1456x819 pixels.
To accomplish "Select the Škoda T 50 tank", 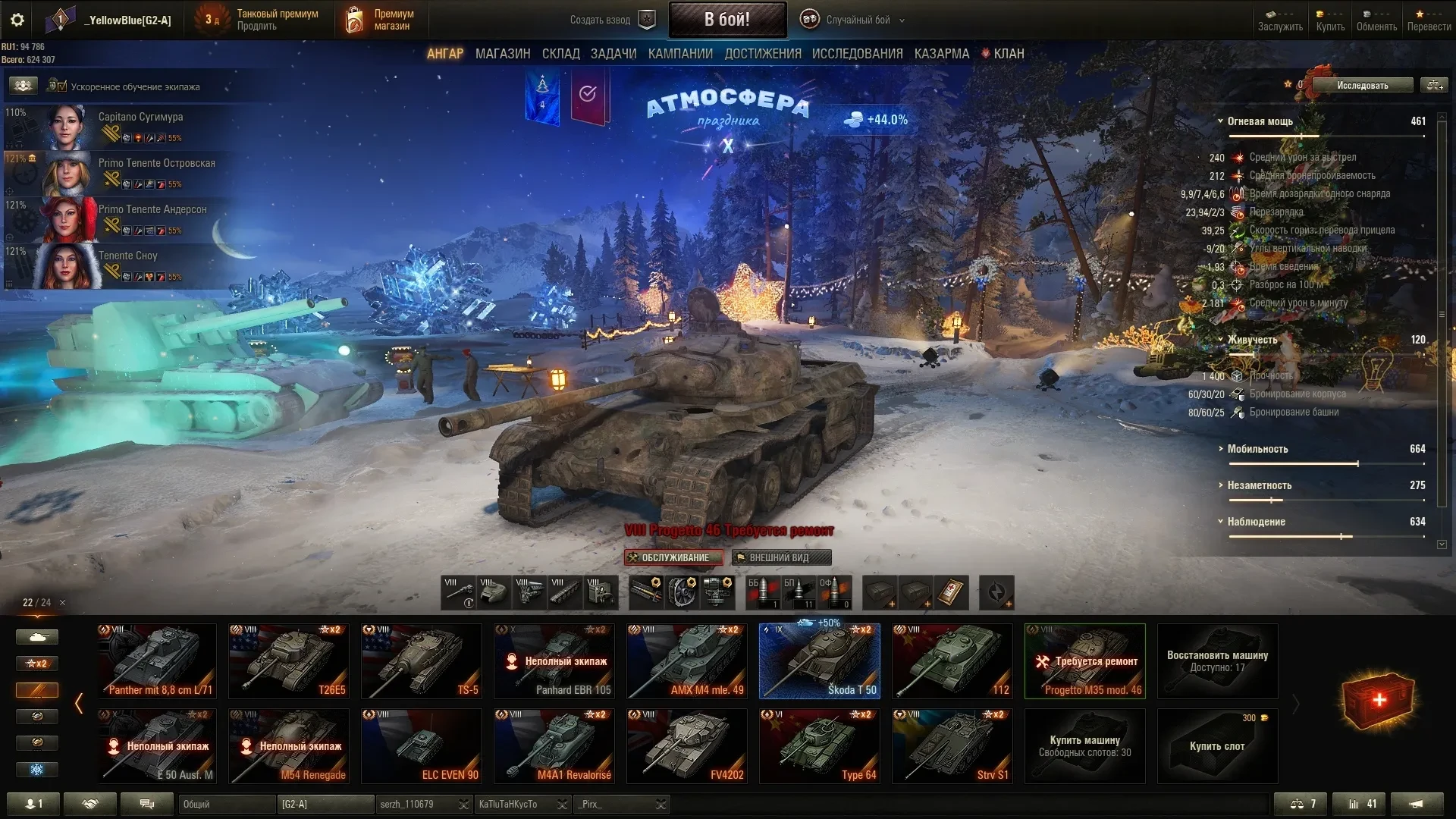I will click(819, 661).
